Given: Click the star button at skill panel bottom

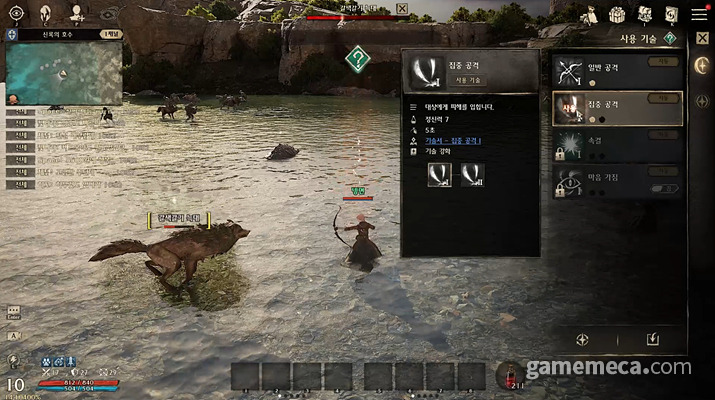Looking at the screenshot, I should point(583,340).
